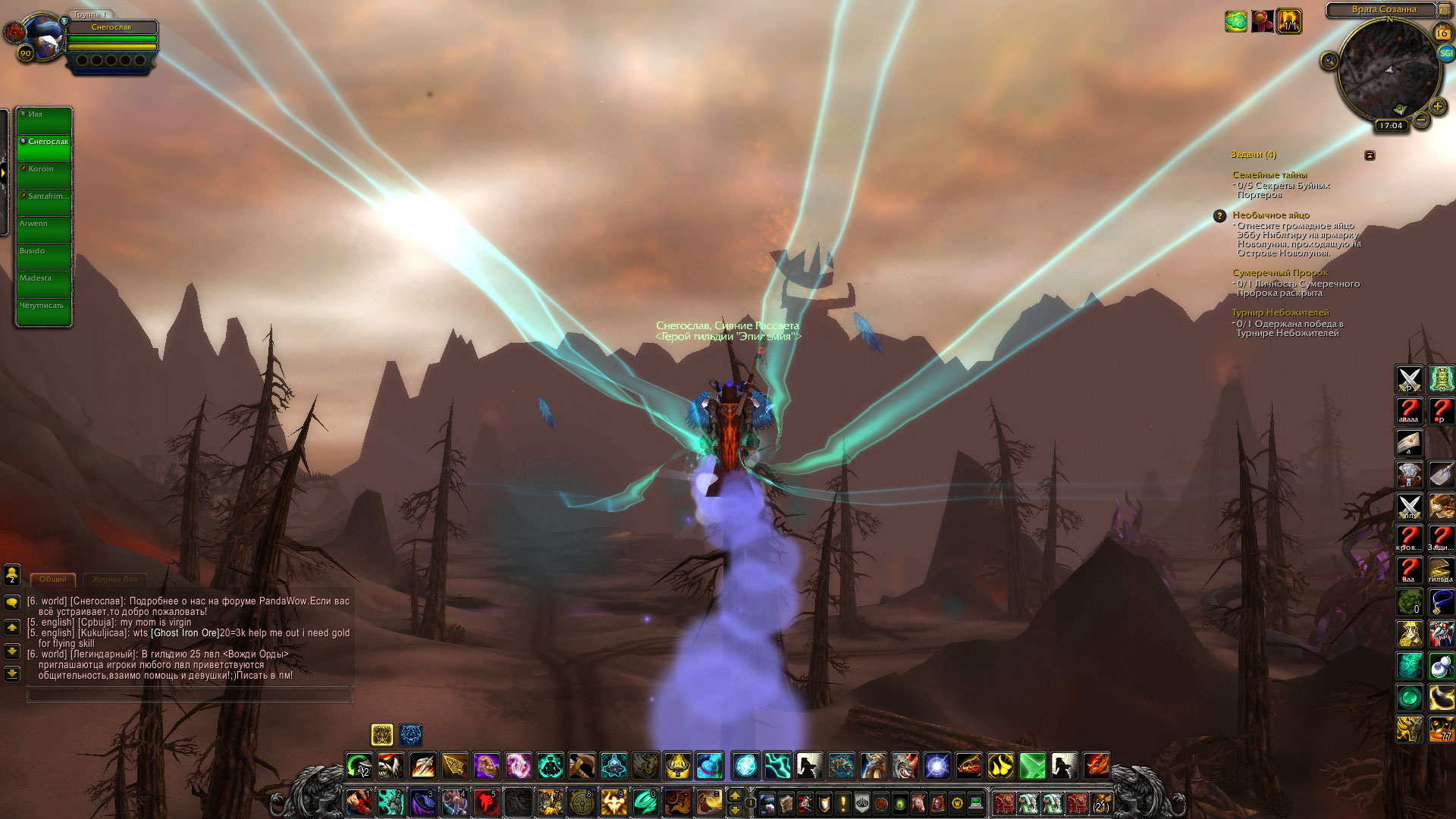Click the chat text input box
The image size is (1456, 819).
[x=190, y=694]
